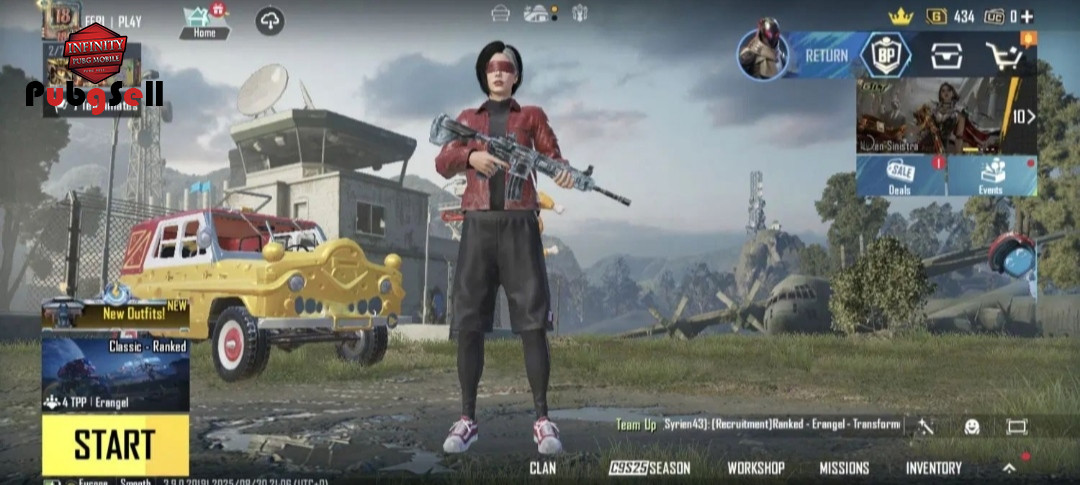Screen dimensions: 1080x485
Task: Click the gold crown icon
Action: point(901,16)
